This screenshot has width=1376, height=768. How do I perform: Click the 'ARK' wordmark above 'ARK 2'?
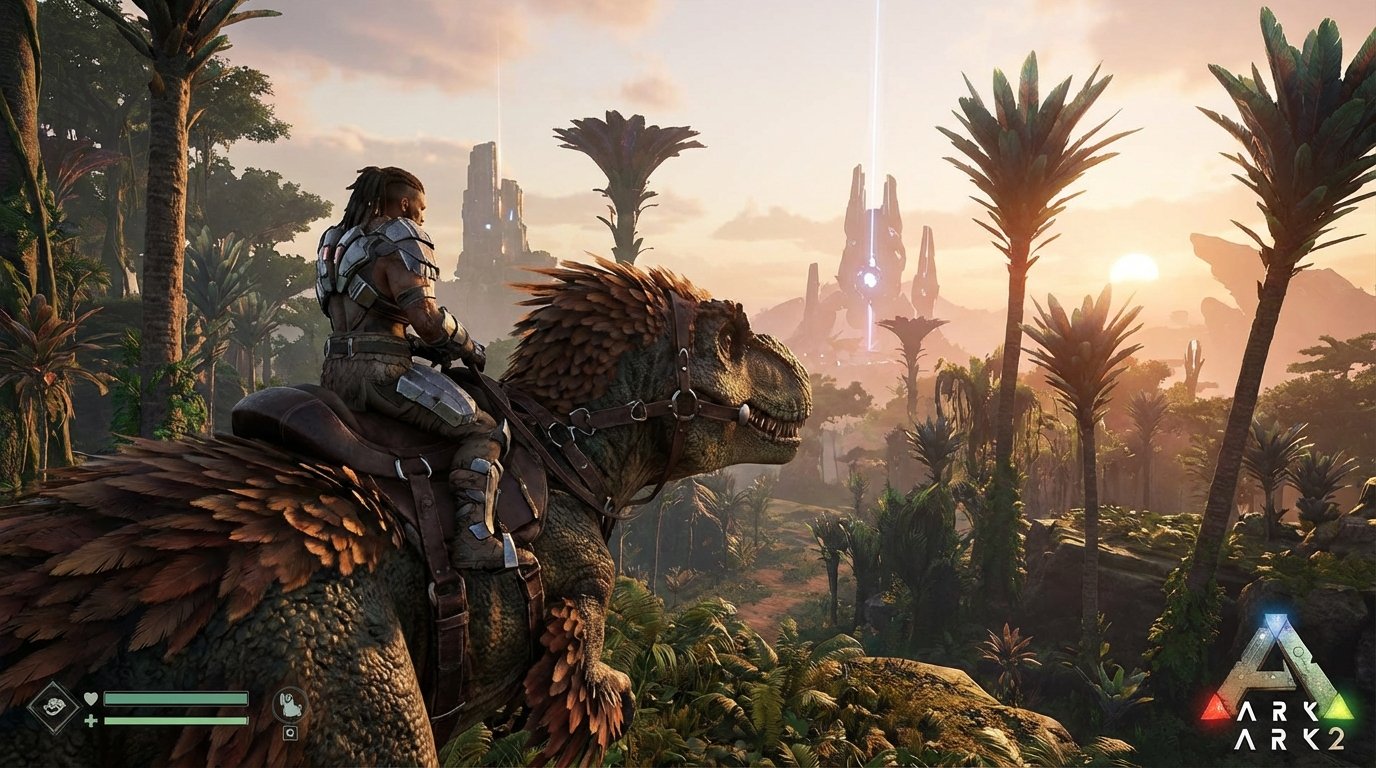click(x=1280, y=710)
